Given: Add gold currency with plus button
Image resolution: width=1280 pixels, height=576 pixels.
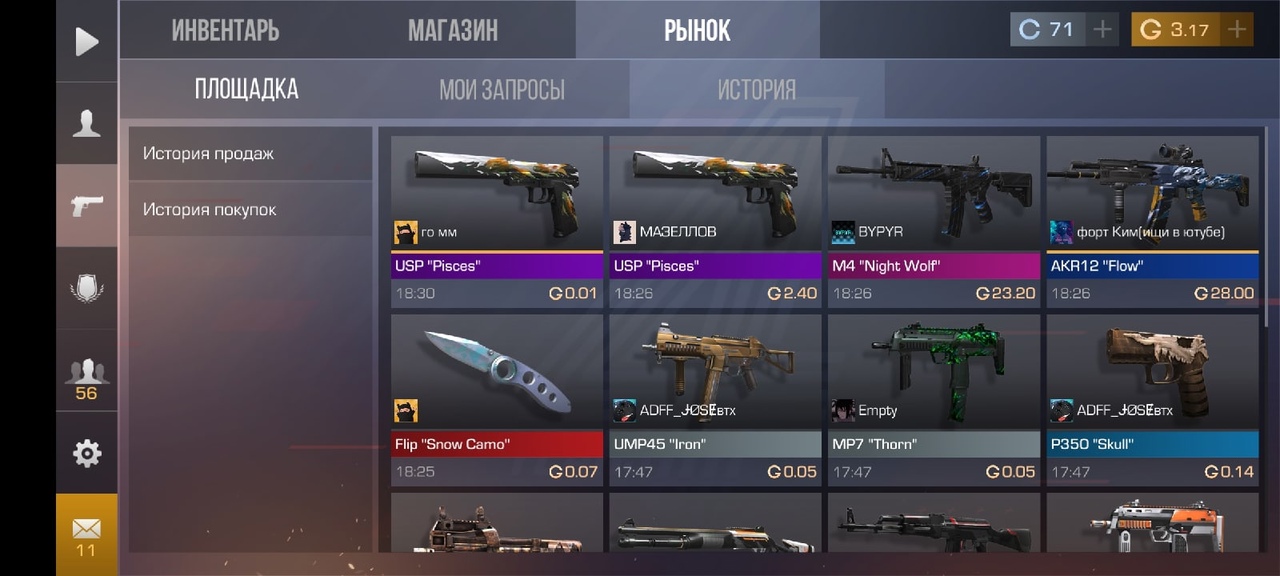Looking at the screenshot, I should (x=1237, y=30).
